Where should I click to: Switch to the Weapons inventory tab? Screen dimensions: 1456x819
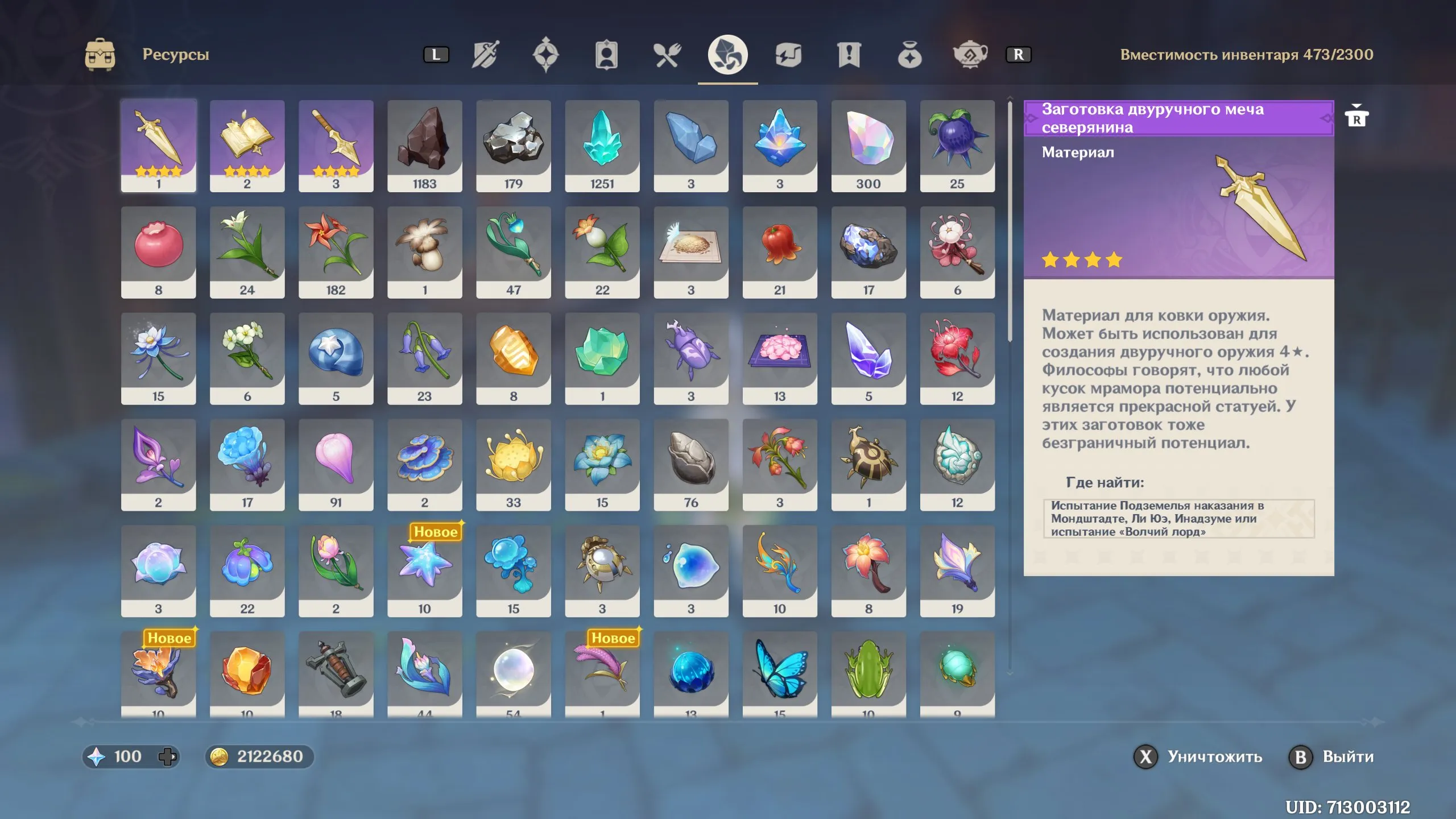(485, 55)
